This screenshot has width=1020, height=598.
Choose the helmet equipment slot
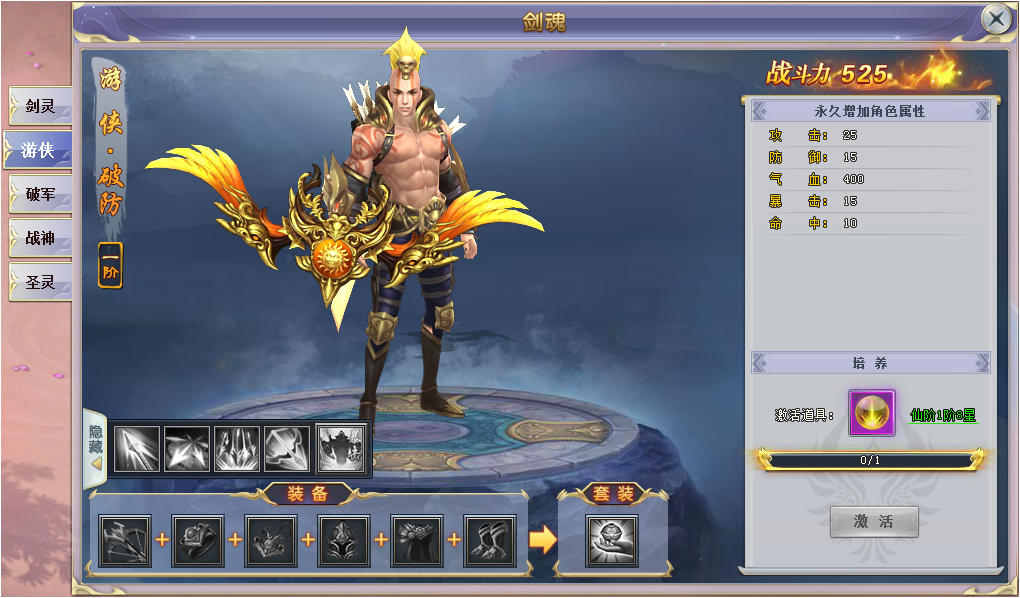point(344,541)
